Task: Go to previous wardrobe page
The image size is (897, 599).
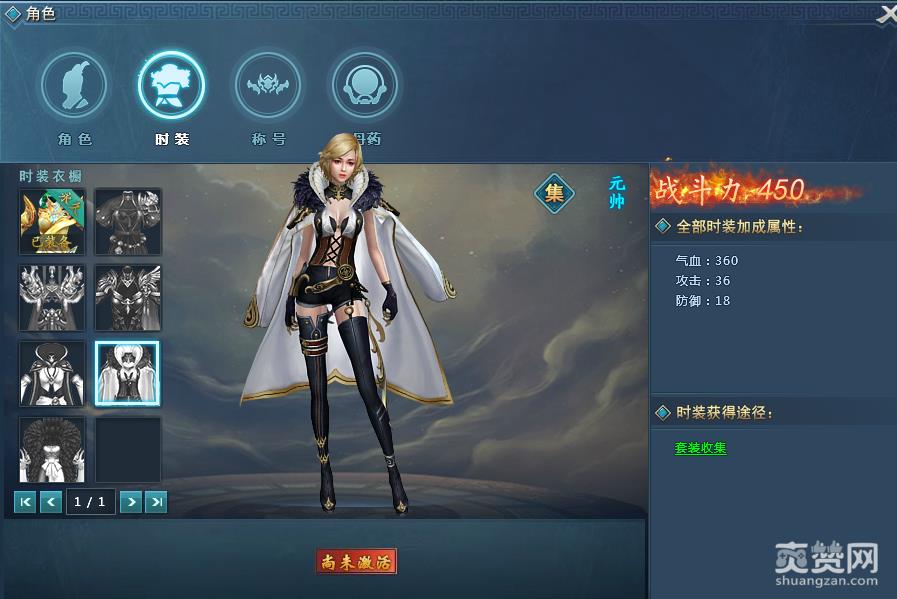Action: pos(51,502)
